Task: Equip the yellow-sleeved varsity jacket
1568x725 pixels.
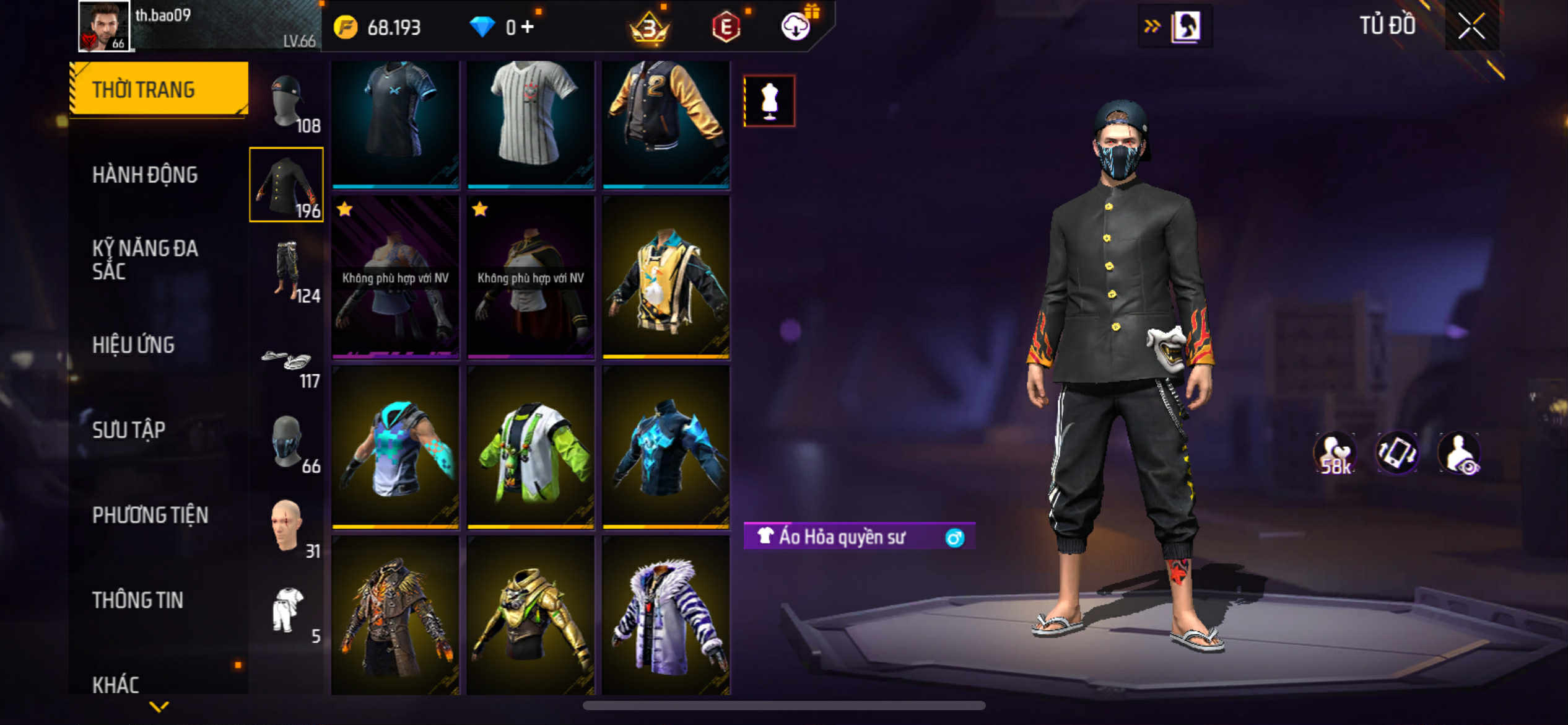Action: coord(666,123)
